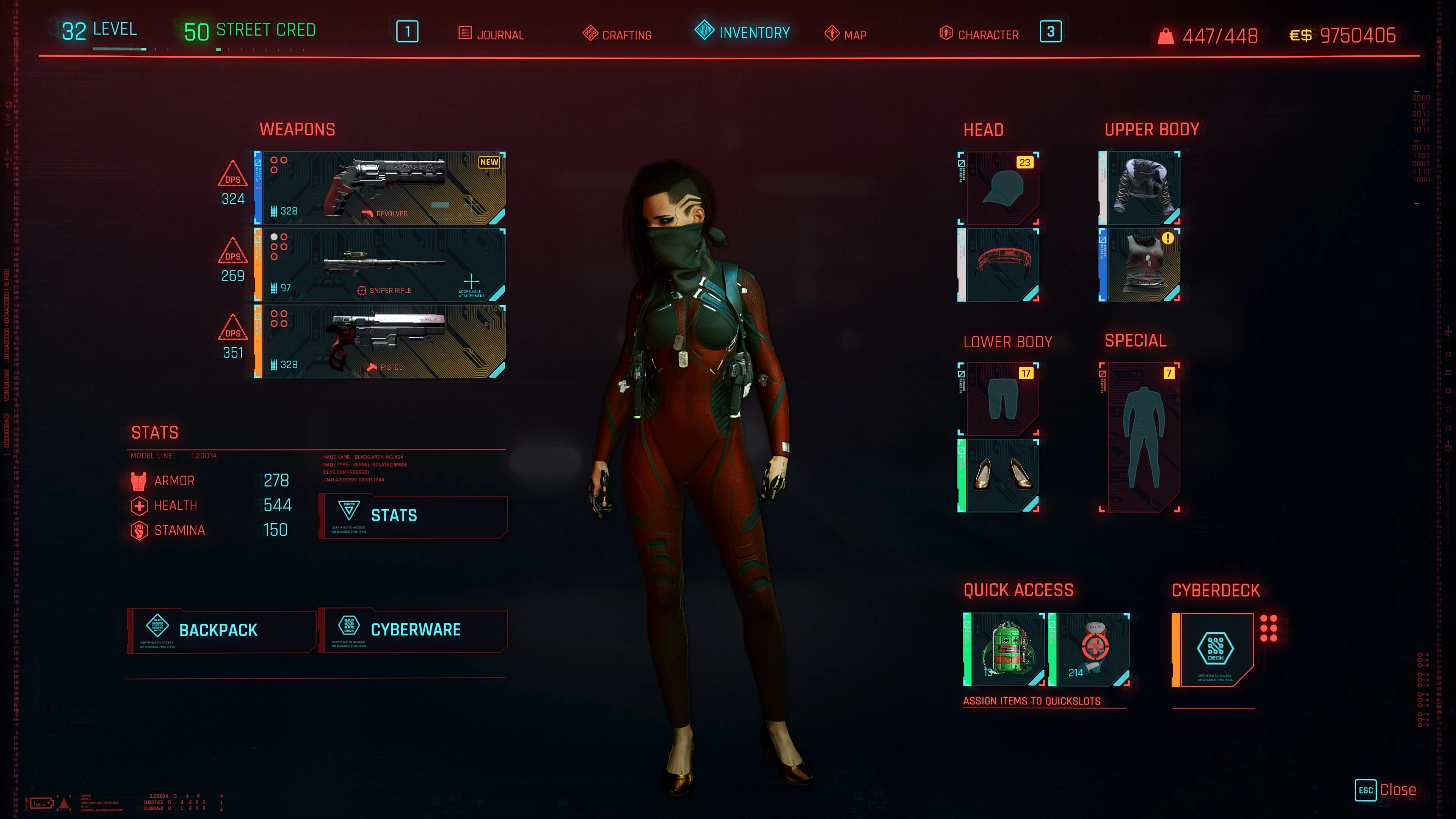This screenshot has height=819, width=1456.
Task: Choose the gold heels footwear slot
Action: [999, 475]
